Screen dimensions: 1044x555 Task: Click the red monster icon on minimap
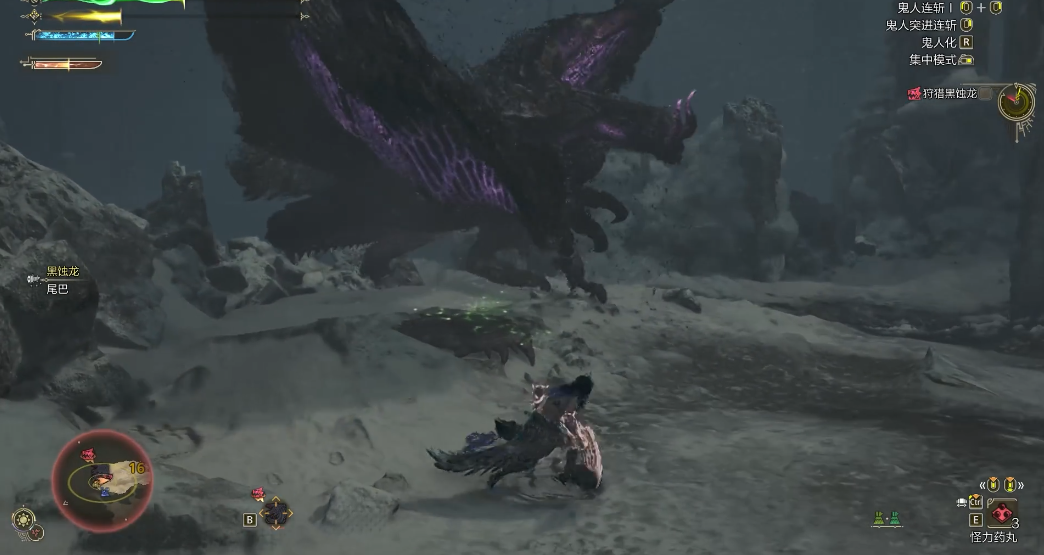point(88,456)
